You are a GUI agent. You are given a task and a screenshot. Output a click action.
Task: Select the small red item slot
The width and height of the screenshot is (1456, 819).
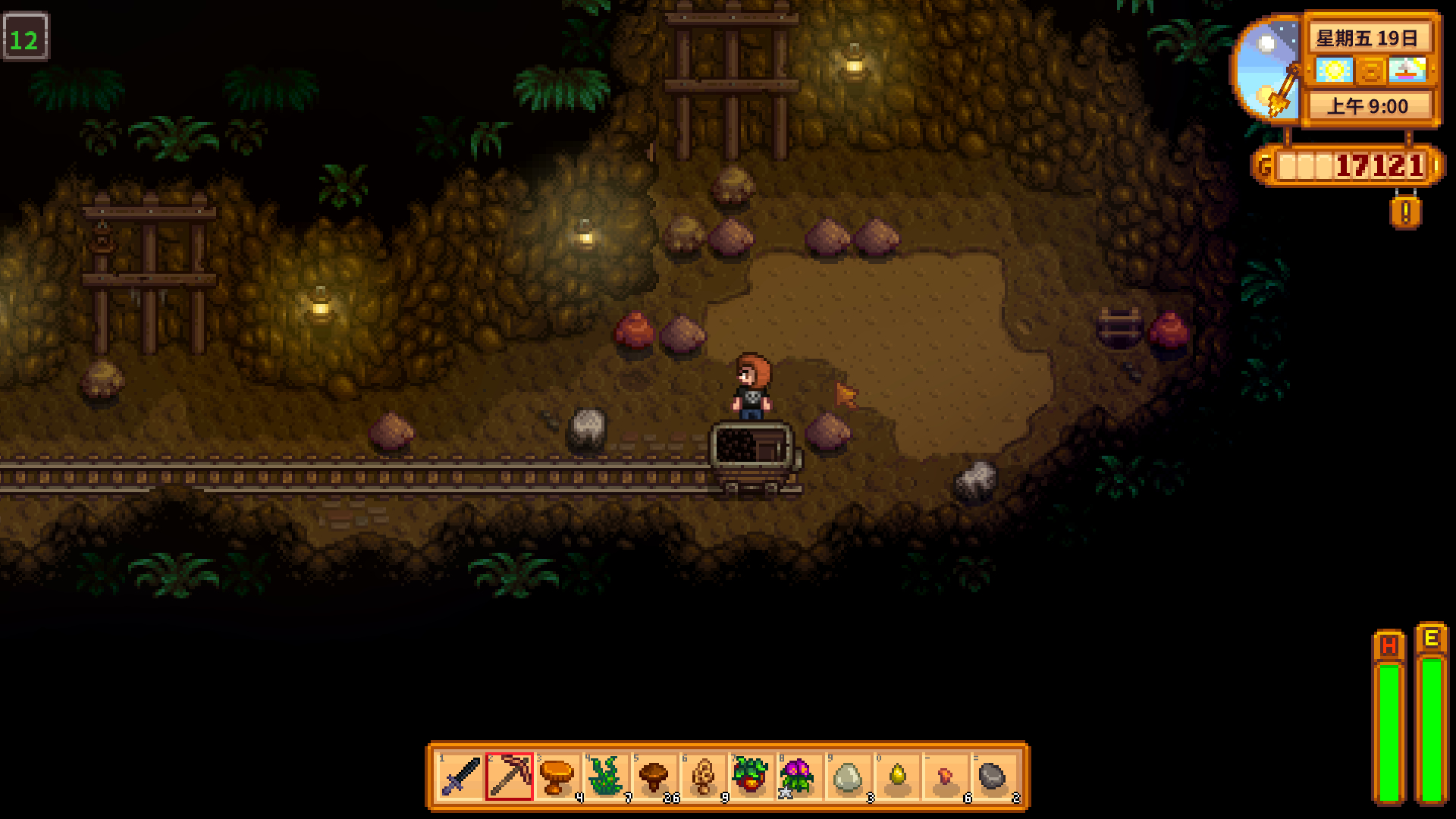pos(946,777)
